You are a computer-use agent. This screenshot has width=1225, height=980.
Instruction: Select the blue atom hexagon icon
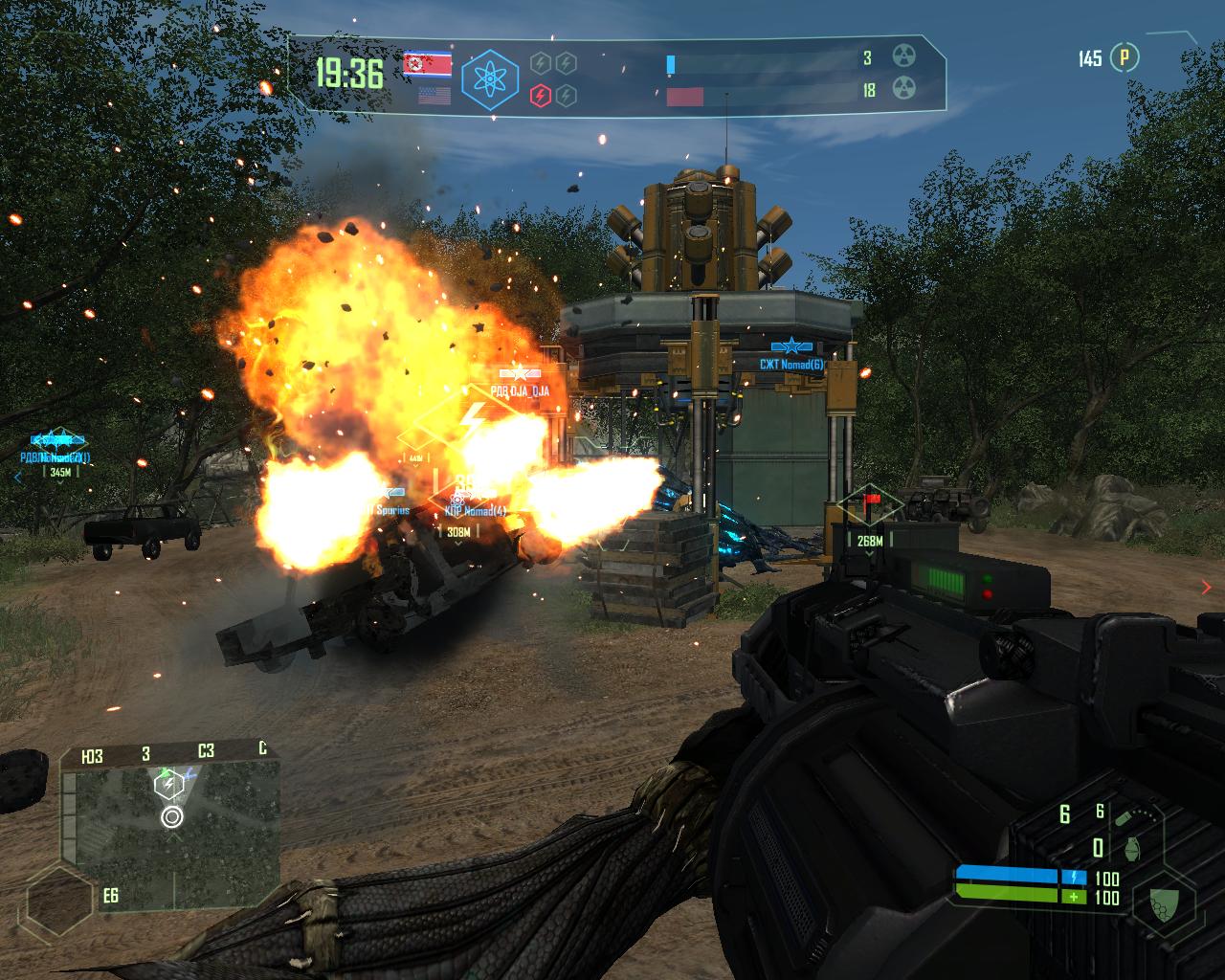pos(489,78)
